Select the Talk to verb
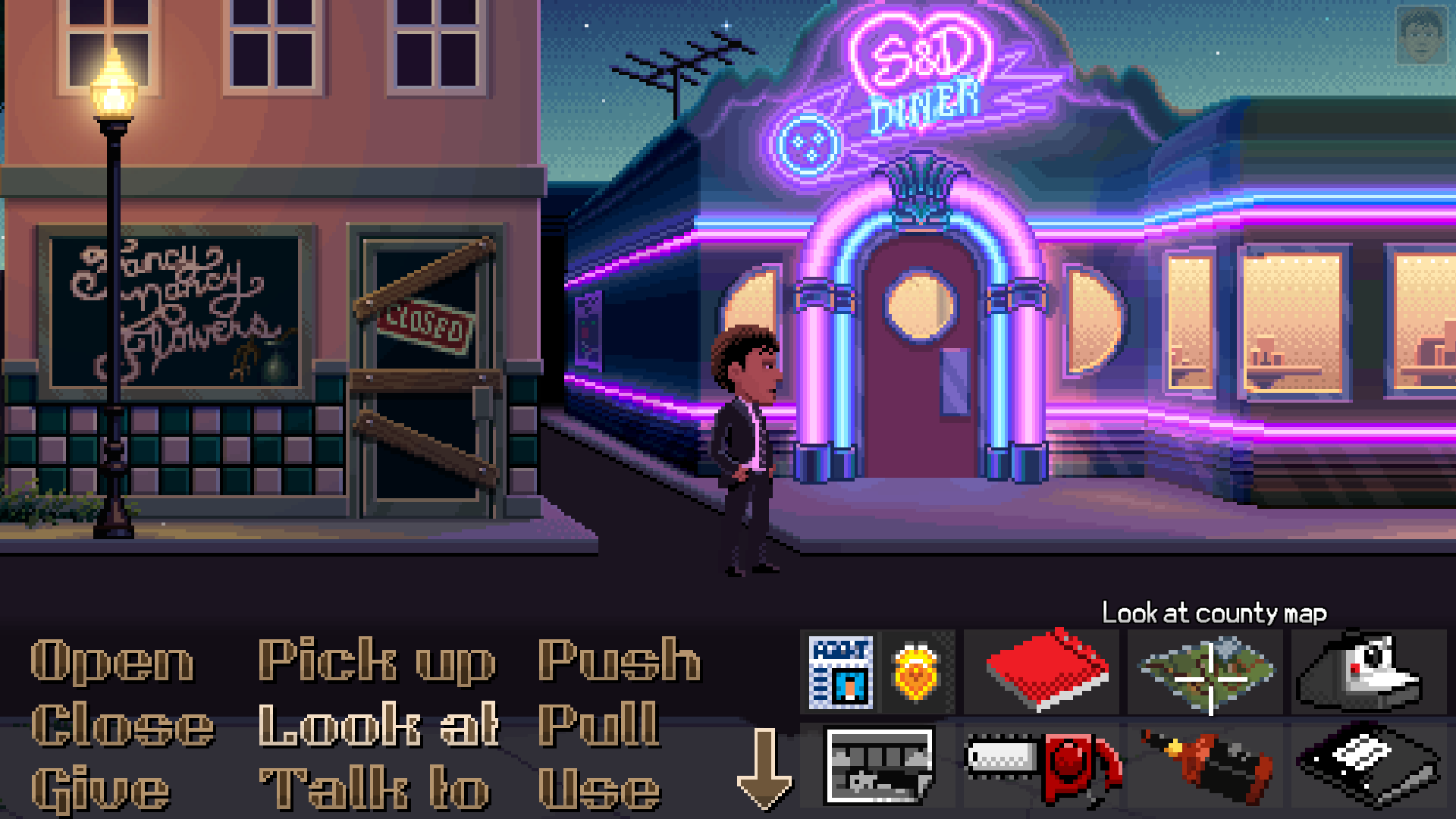1456x819 pixels. tap(371, 786)
